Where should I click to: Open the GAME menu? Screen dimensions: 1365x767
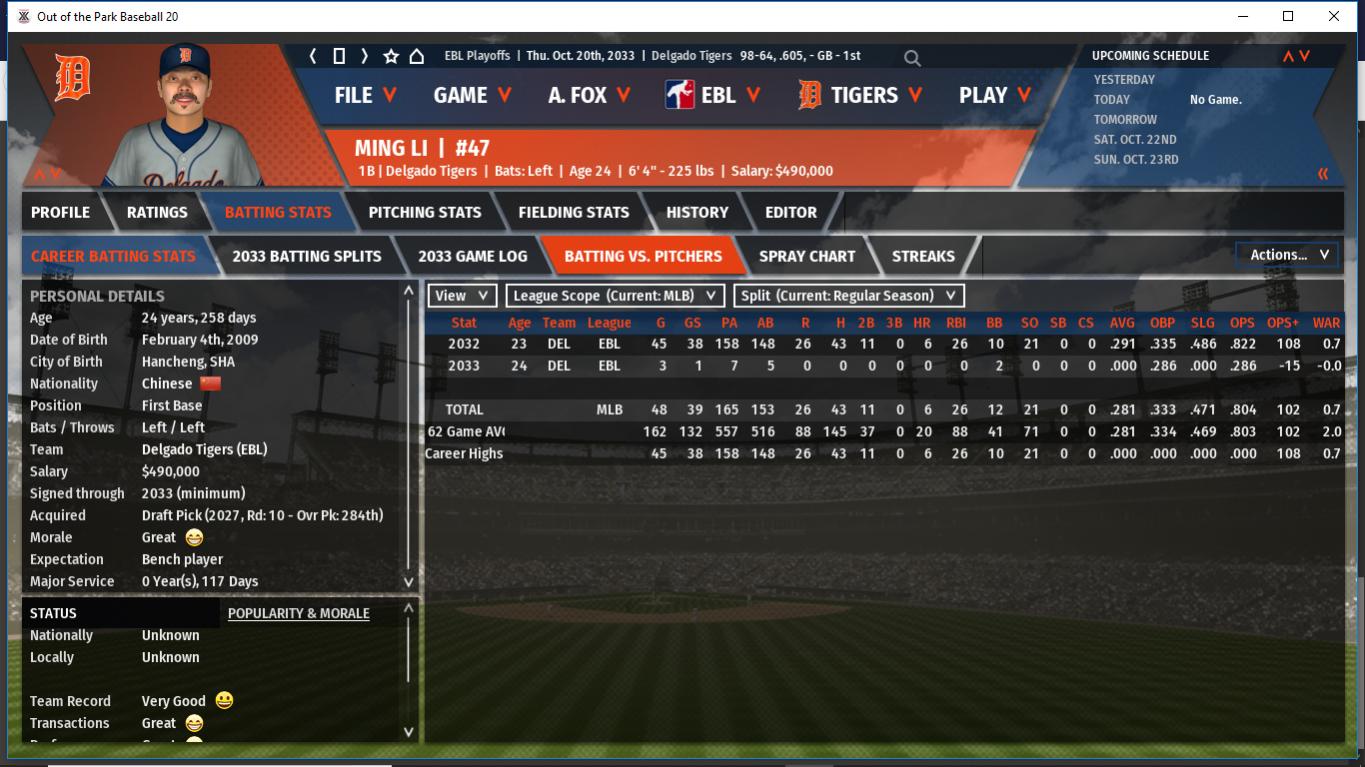click(x=472, y=95)
